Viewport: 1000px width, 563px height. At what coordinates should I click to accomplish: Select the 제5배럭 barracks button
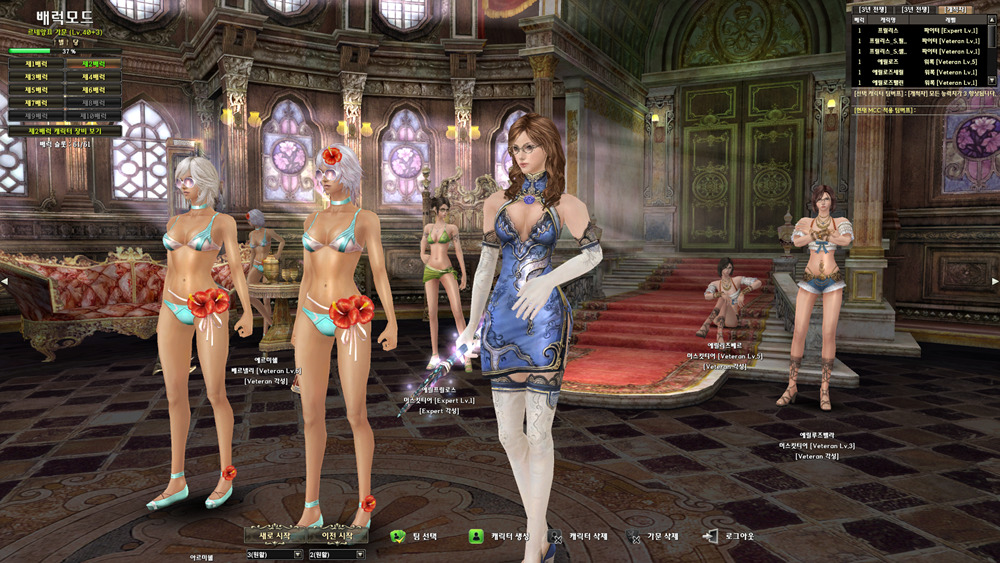36,90
